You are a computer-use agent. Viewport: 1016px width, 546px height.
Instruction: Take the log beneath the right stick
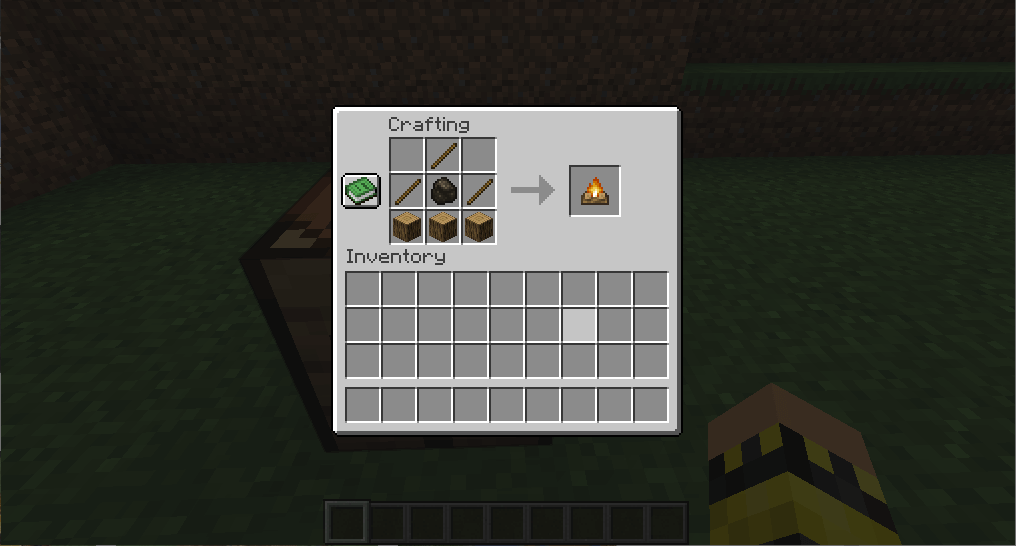[479, 226]
